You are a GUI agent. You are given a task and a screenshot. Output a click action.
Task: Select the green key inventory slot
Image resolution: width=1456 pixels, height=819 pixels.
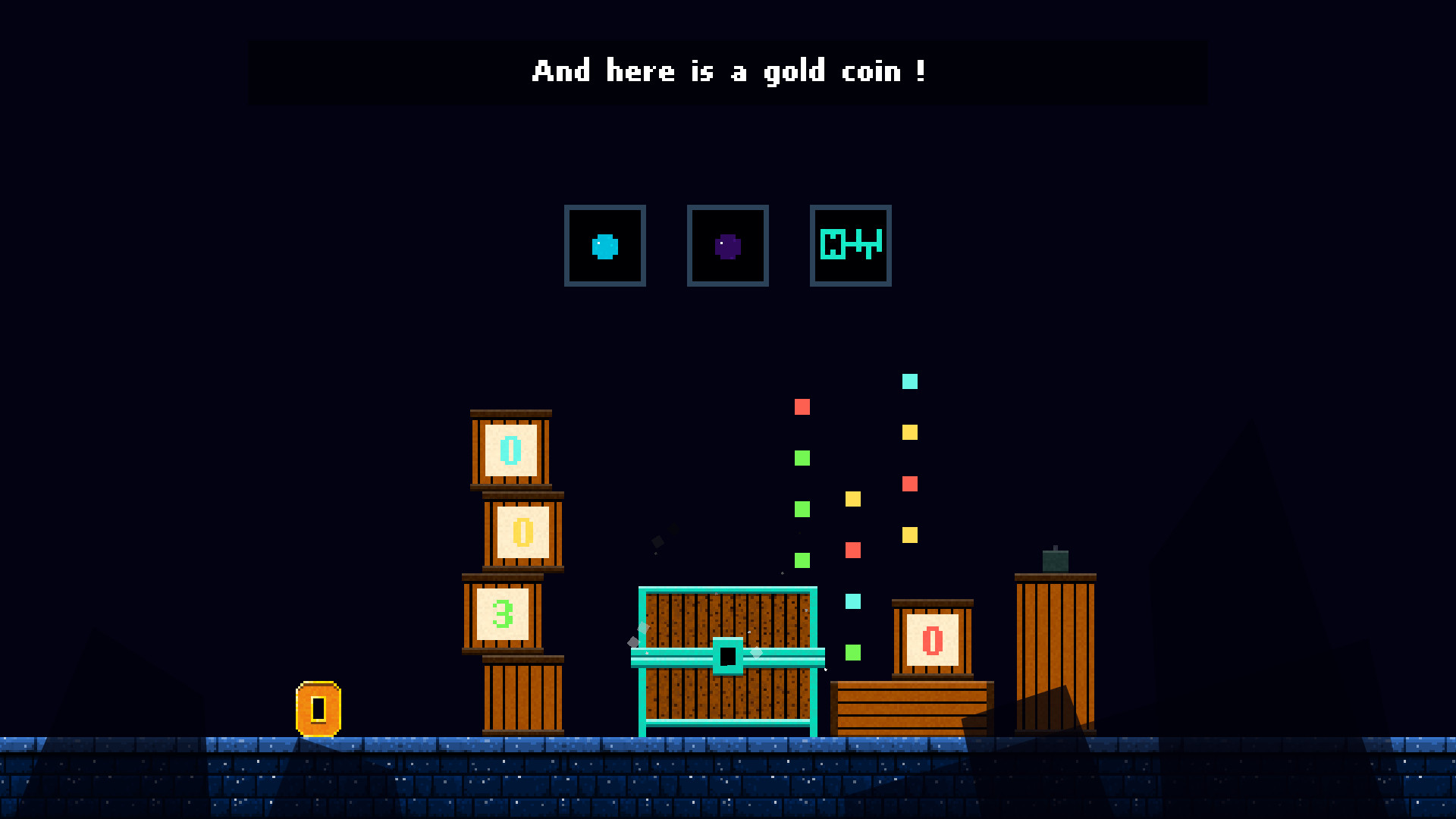[850, 246]
